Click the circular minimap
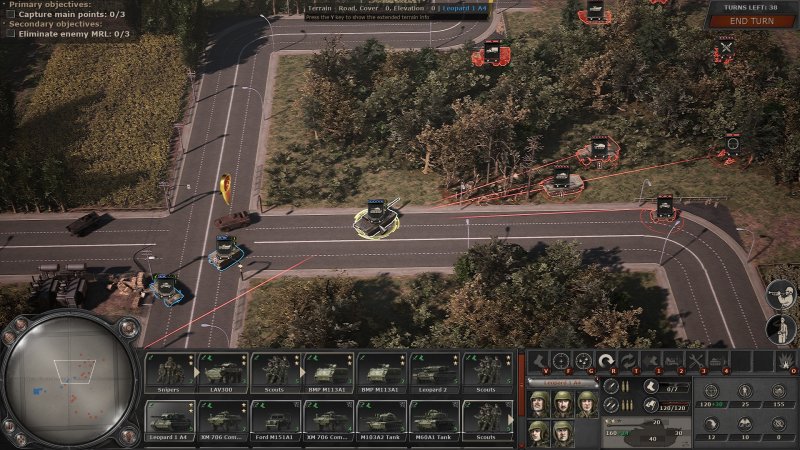800x450 pixels. point(69,378)
